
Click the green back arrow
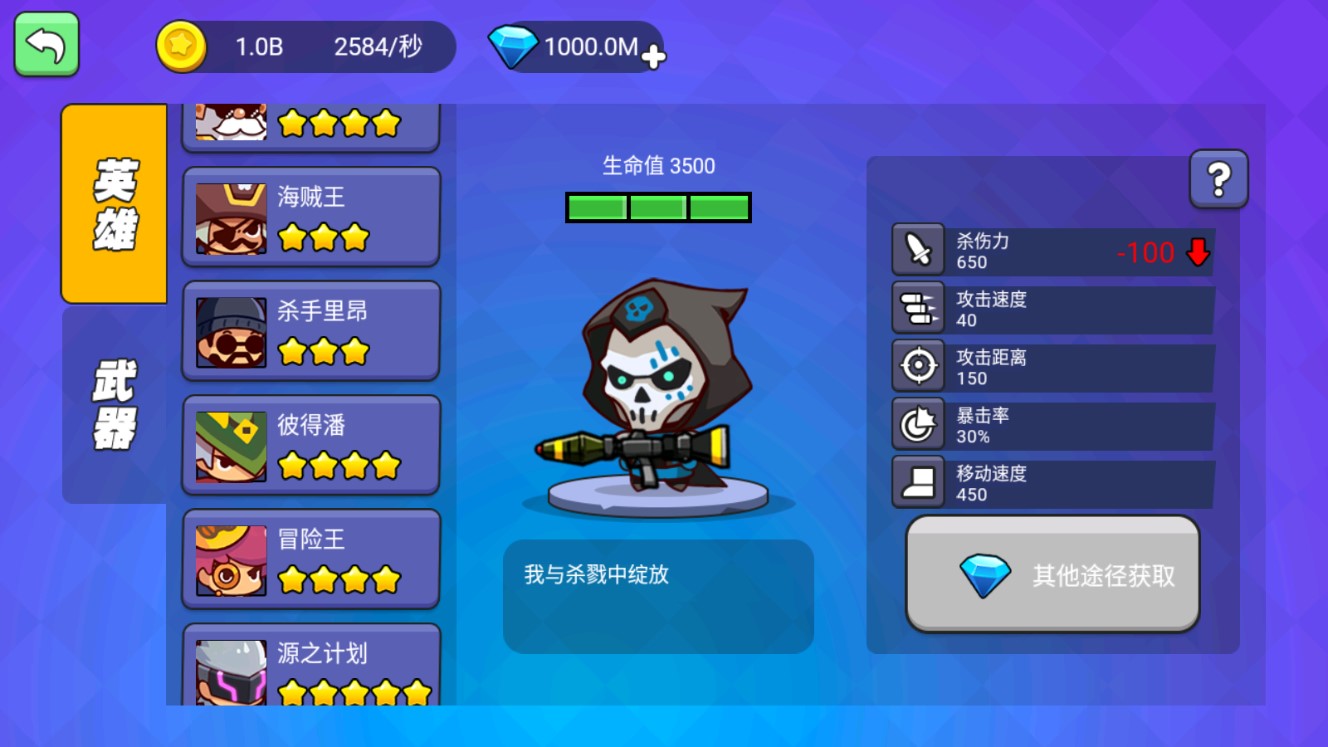coord(45,44)
